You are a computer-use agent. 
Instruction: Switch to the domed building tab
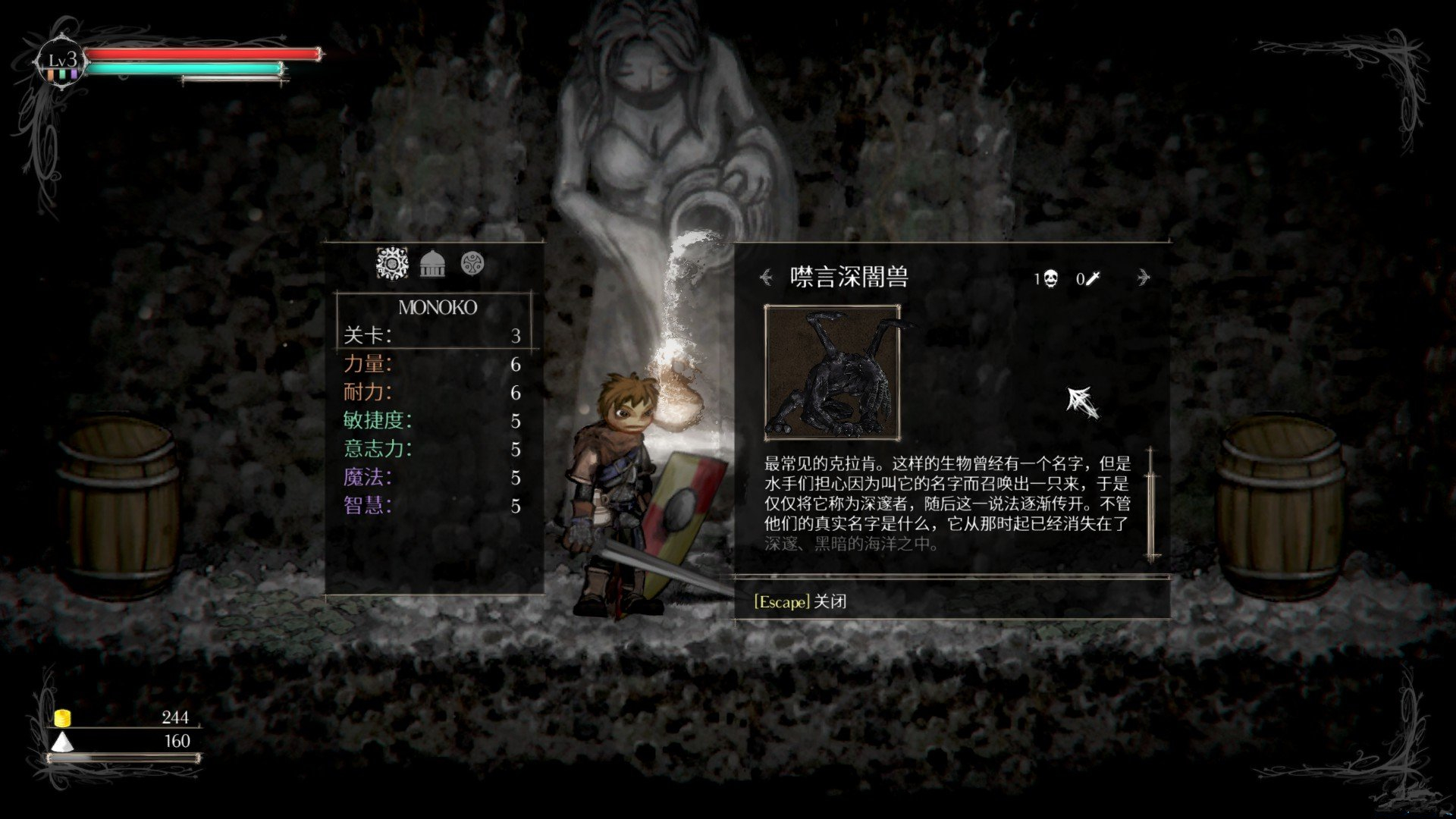pyautogui.click(x=432, y=264)
